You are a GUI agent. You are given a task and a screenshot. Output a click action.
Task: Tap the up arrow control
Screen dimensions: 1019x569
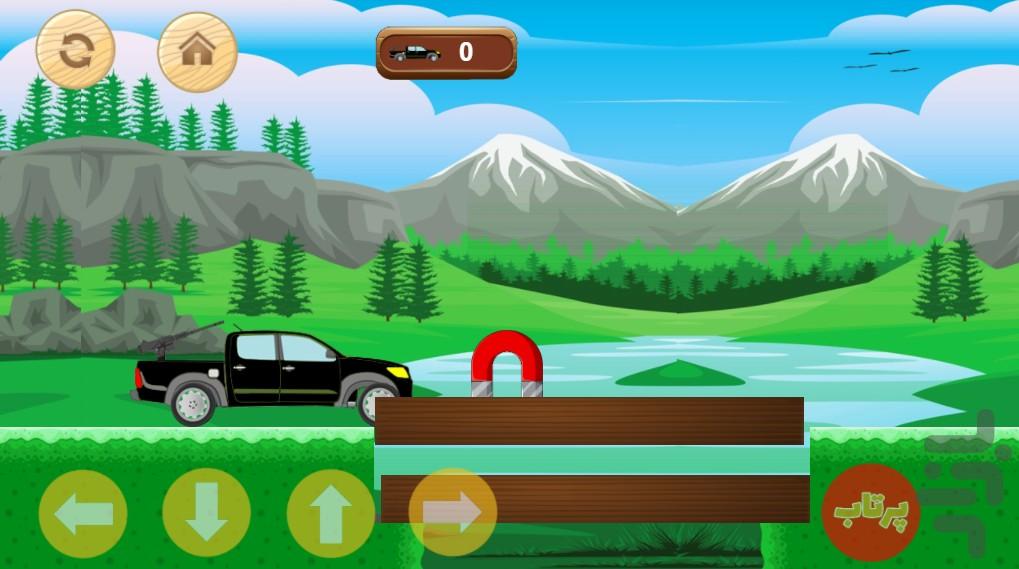330,513
